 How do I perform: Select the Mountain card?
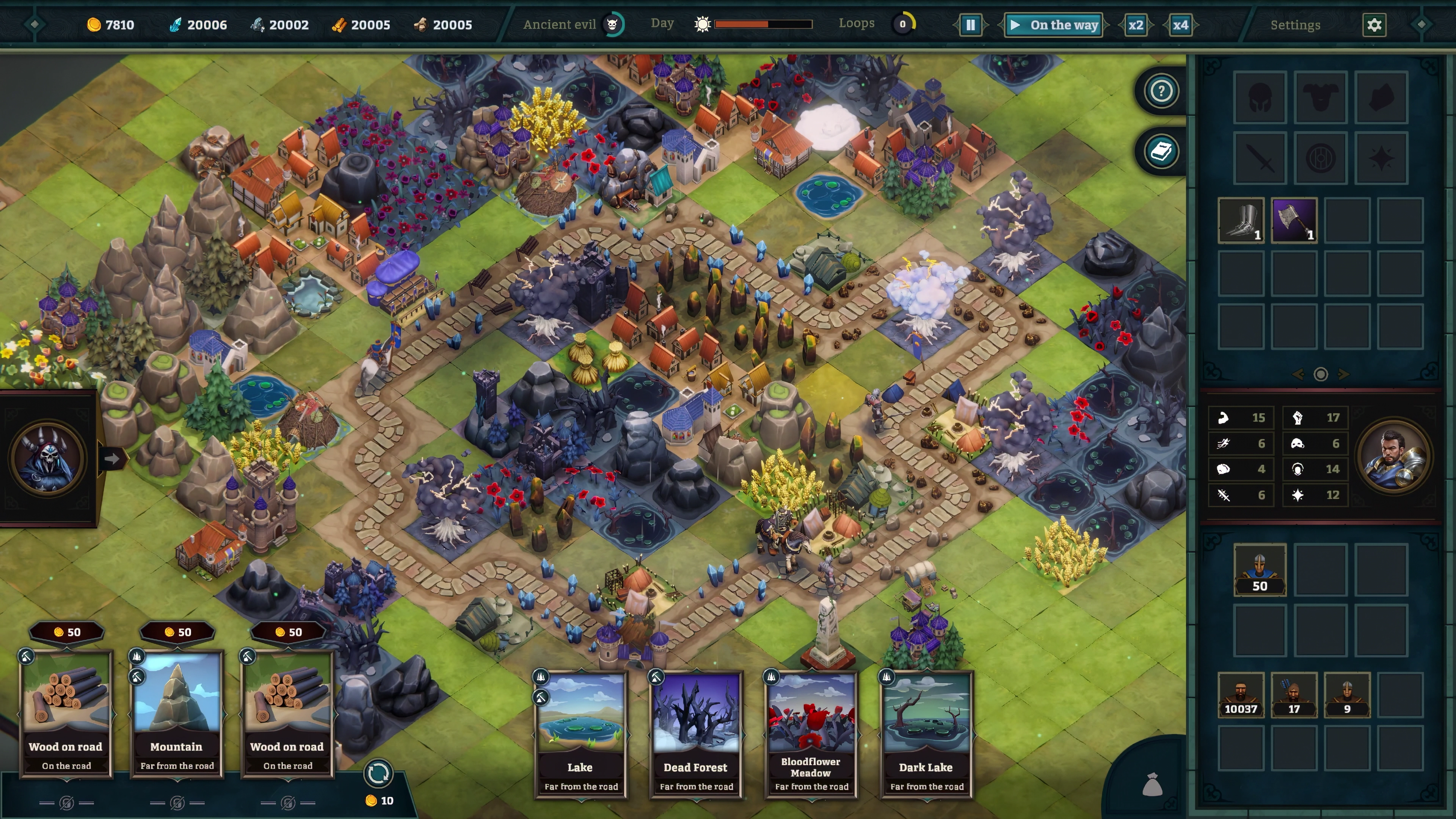tap(177, 713)
